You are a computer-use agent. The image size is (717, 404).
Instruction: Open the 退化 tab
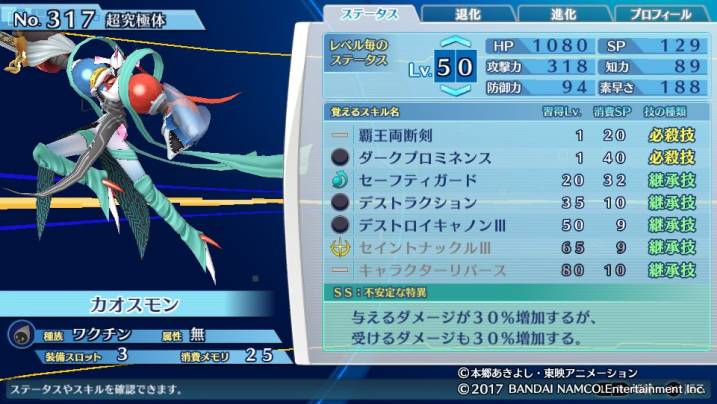(466, 14)
